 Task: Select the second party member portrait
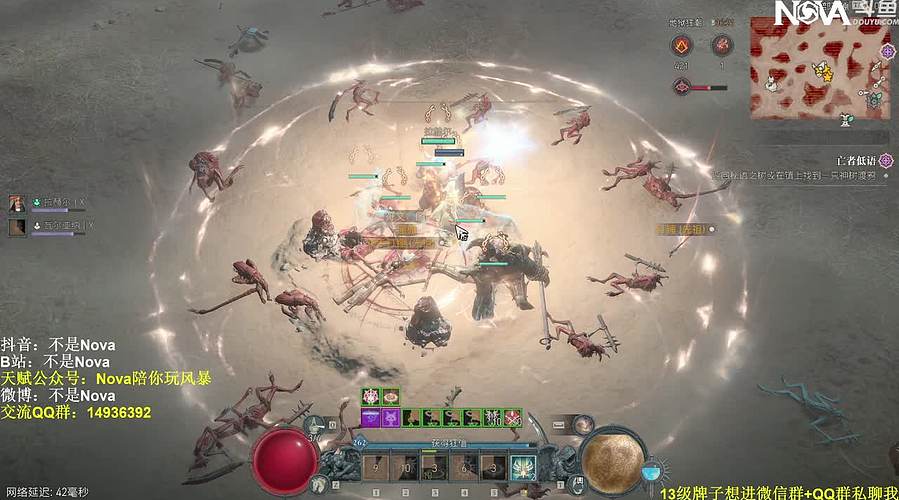17,227
